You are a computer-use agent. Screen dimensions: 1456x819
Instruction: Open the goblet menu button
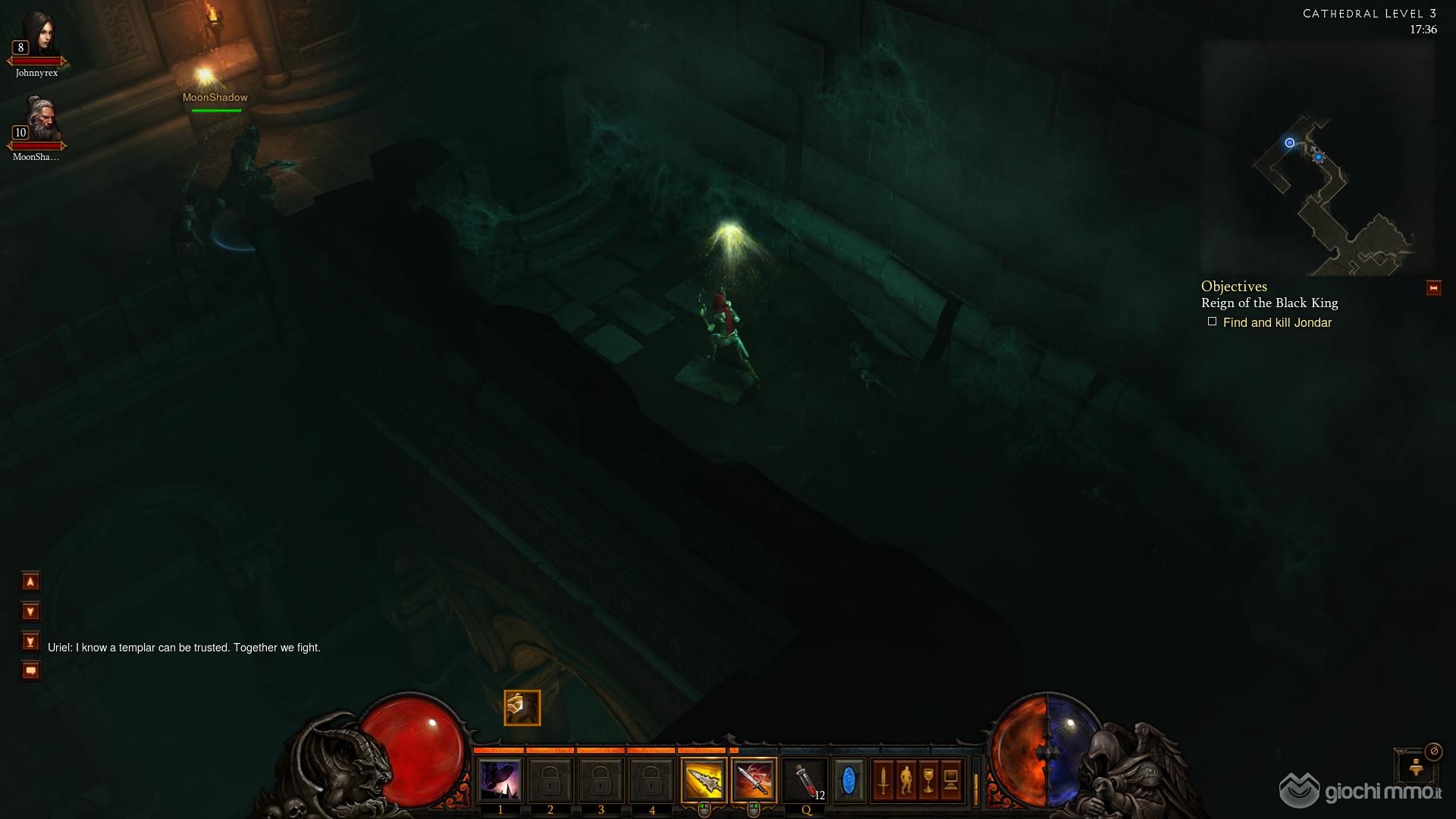[x=928, y=780]
